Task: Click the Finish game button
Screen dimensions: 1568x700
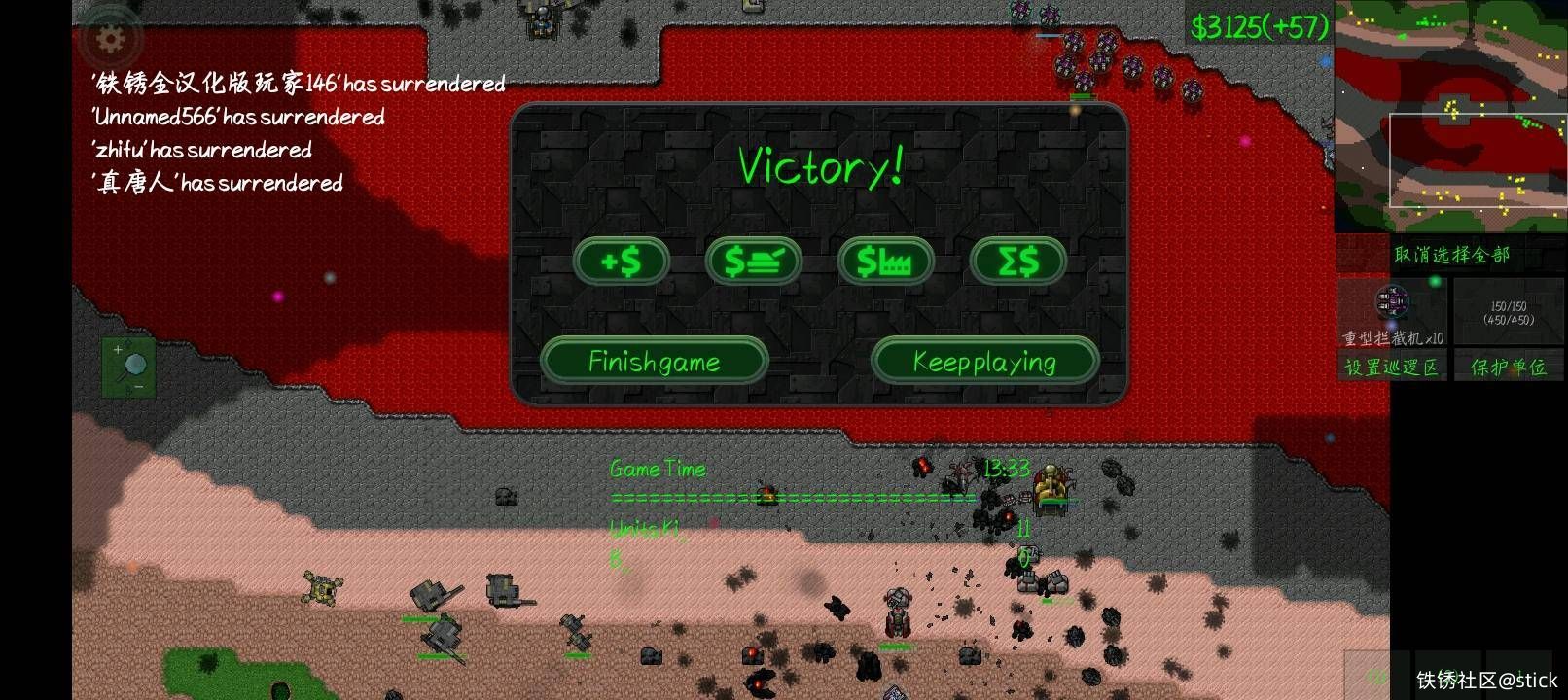Action: click(x=654, y=362)
